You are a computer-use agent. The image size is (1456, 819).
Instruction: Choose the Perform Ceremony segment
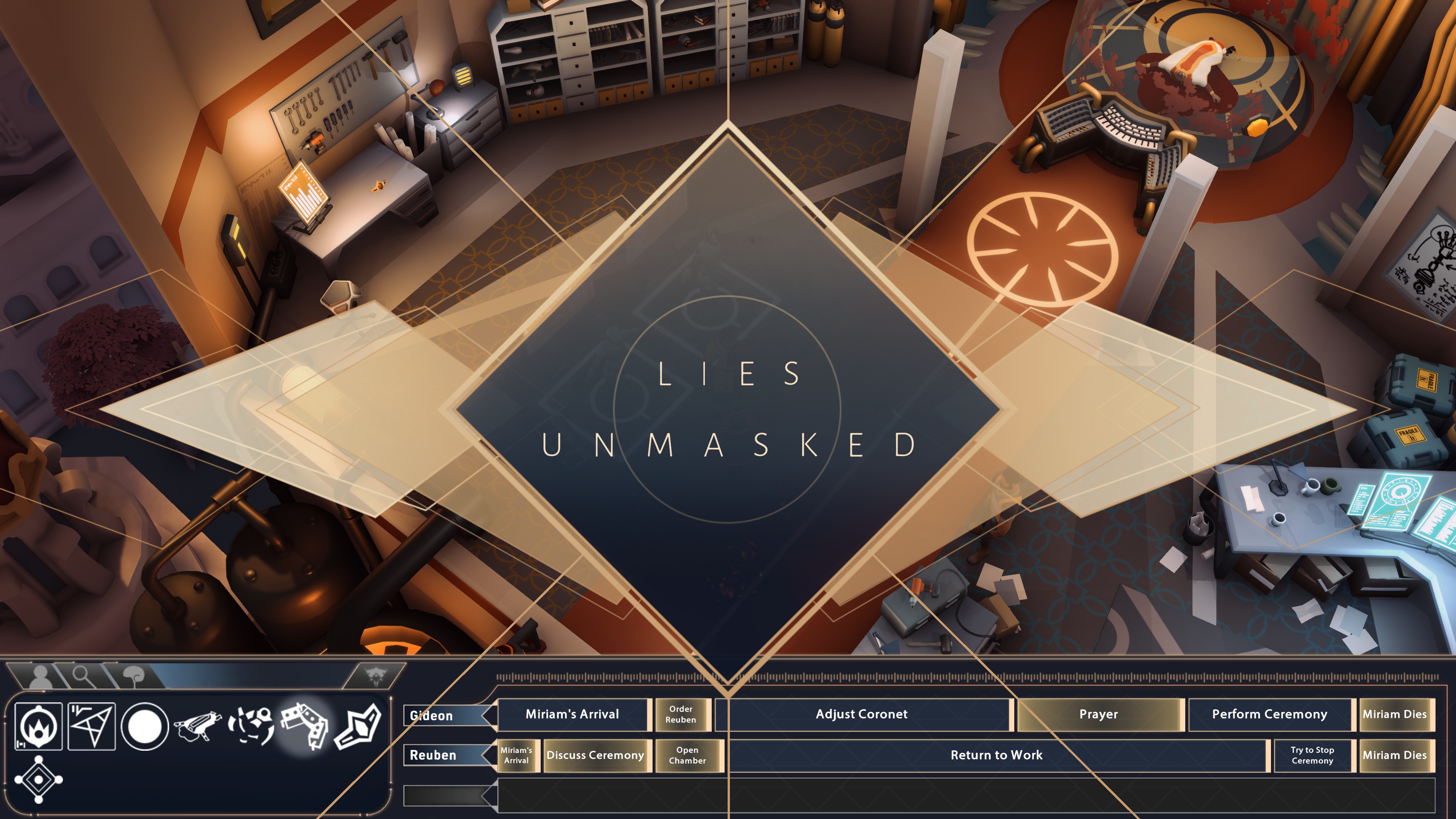(x=1269, y=714)
